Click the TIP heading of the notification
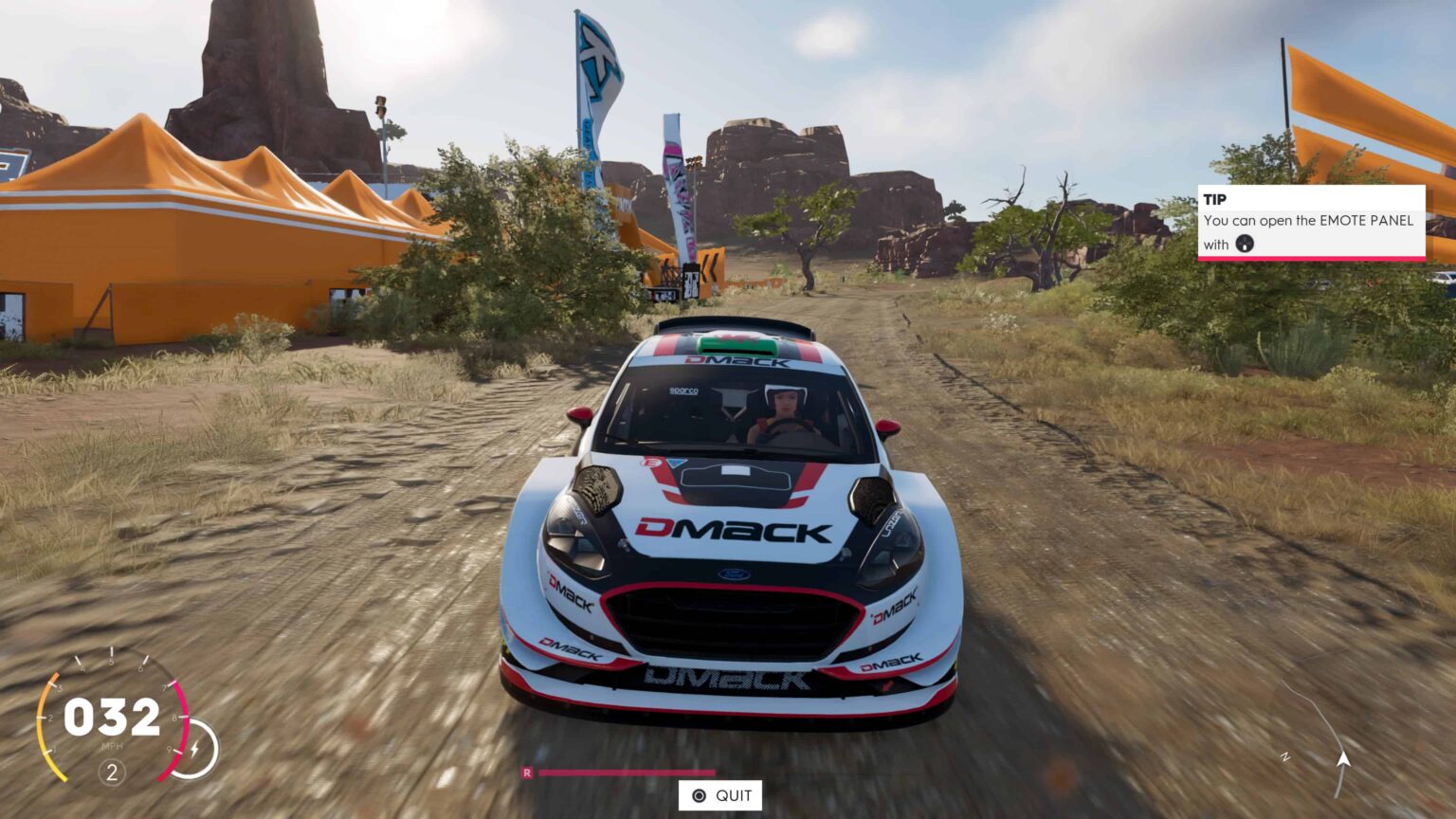The image size is (1456, 819). pos(1214,200)
